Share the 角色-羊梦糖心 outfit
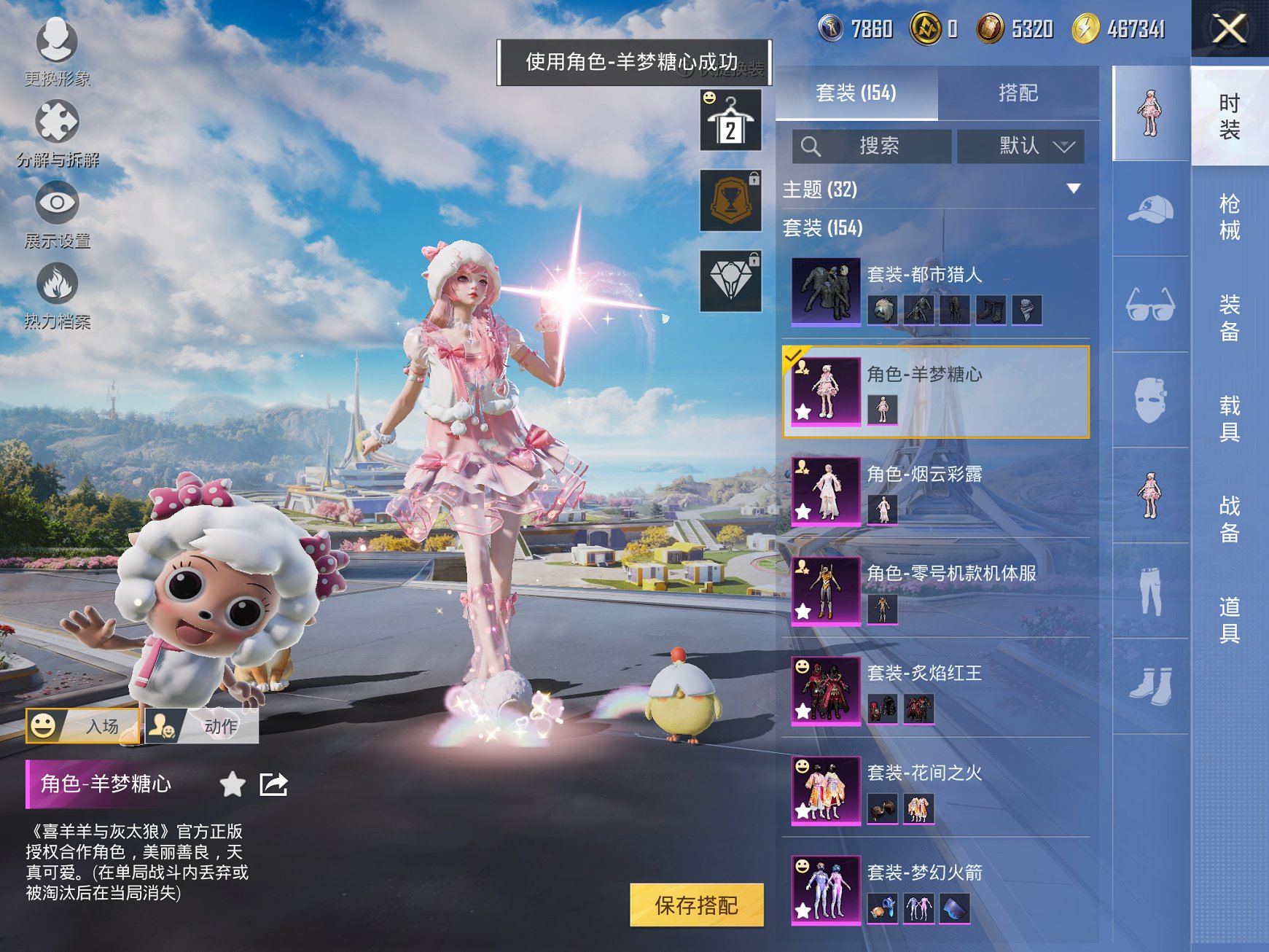Image resolution: width=1269 pixels, height=952 pixels. click(273, 786)
